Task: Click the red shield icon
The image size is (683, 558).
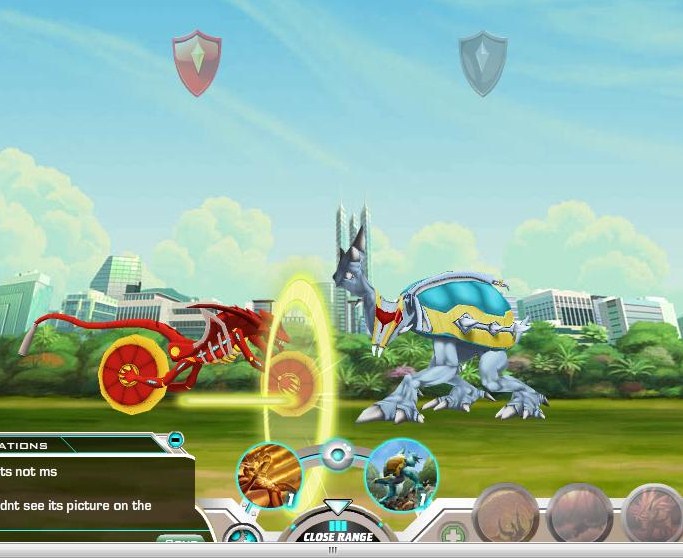Action: (197, 61)
